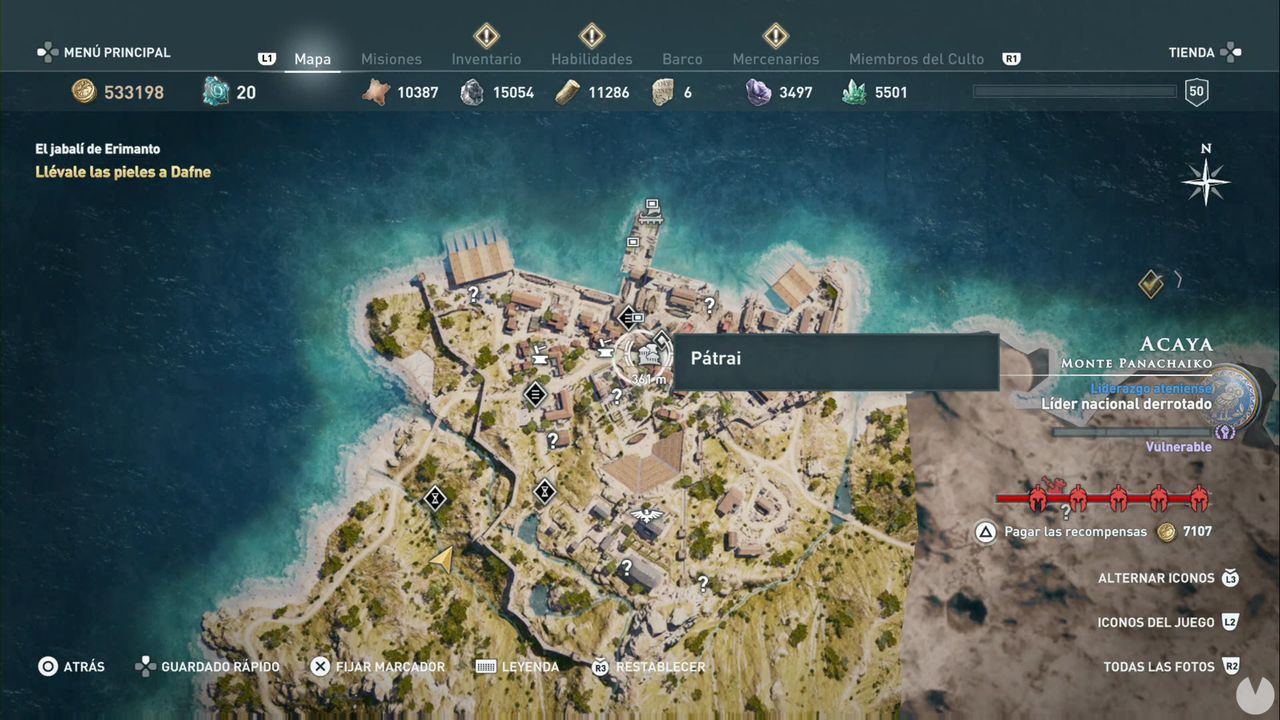Screen dimensions: 1280x720
Task: Click the compass rose in the corner
Action: pyautogui.click(x=1205, y=182)
